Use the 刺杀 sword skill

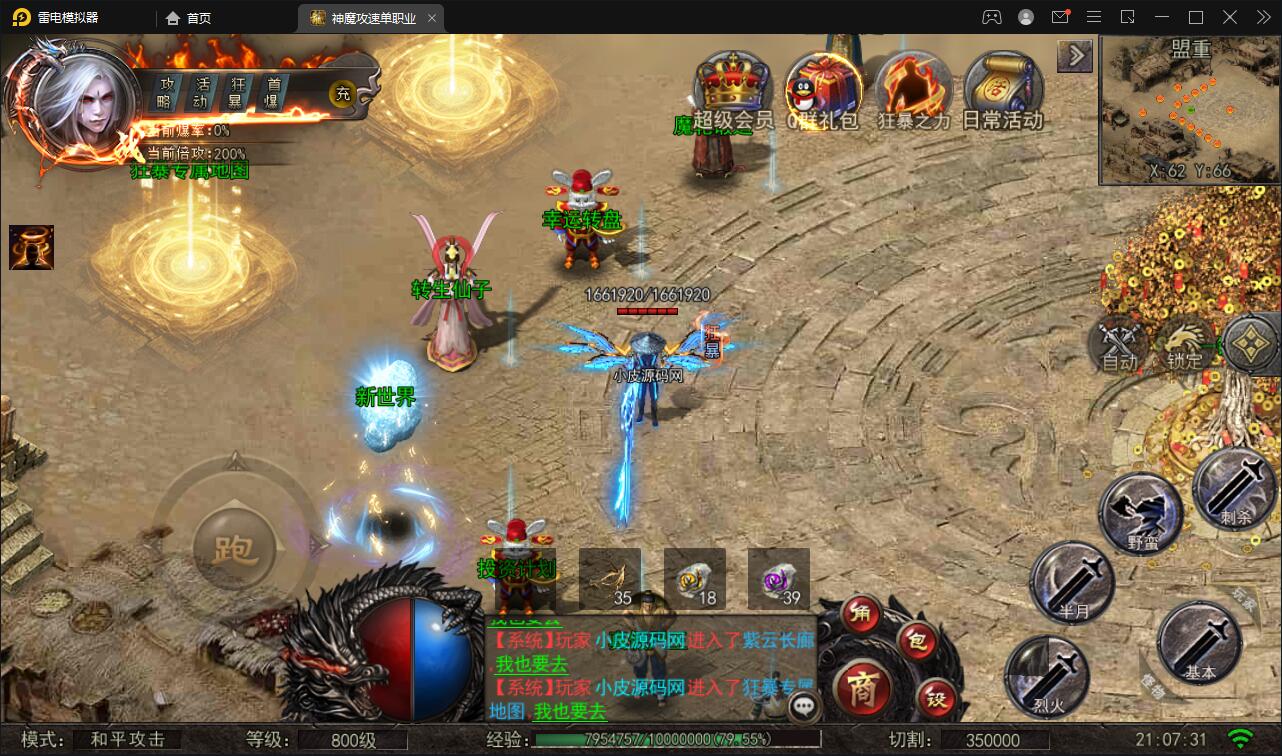pos(1235,487)
